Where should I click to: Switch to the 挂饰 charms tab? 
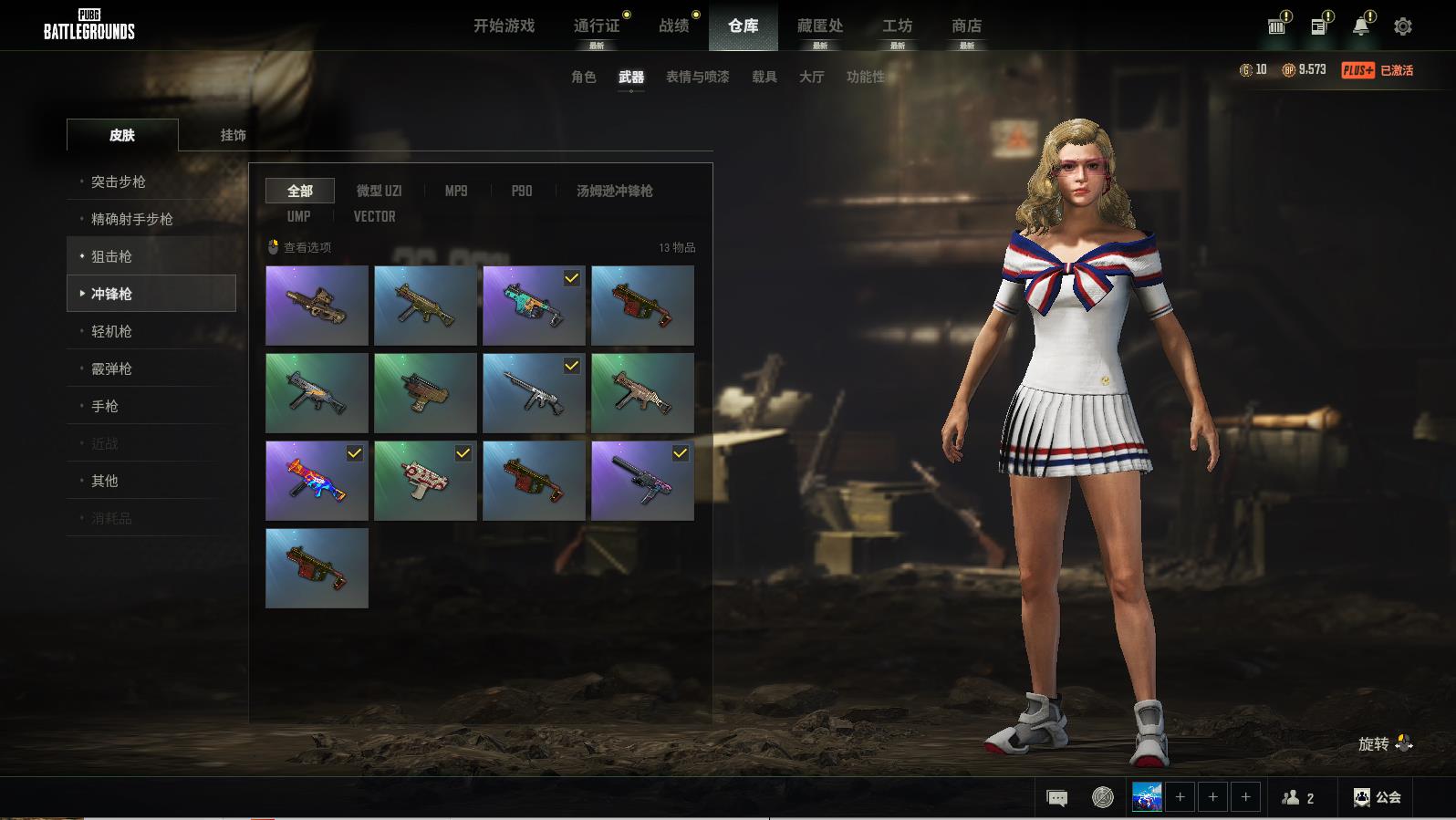pos(233,135)
